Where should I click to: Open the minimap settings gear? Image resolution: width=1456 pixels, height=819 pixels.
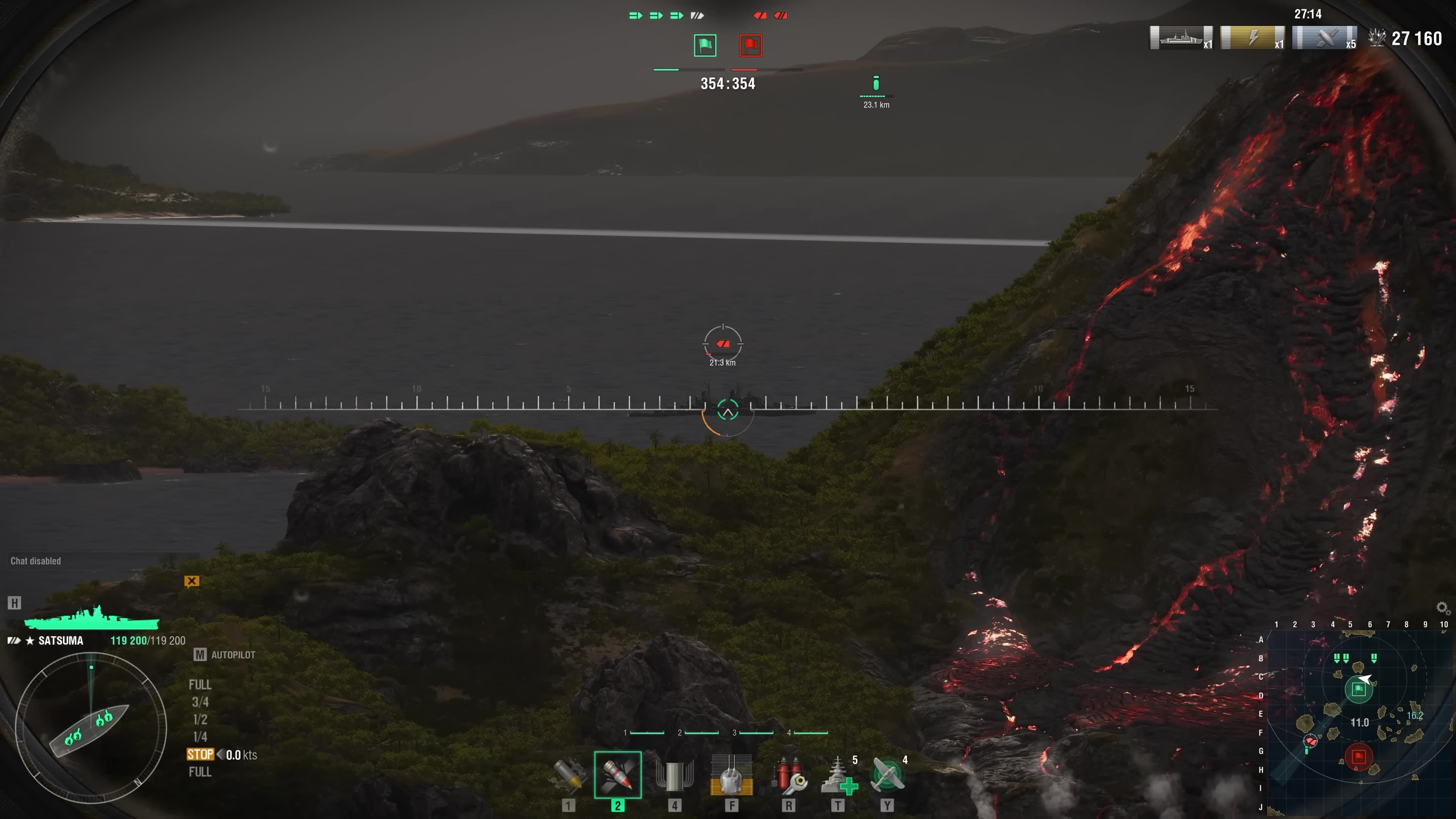tap(1442, 607)
